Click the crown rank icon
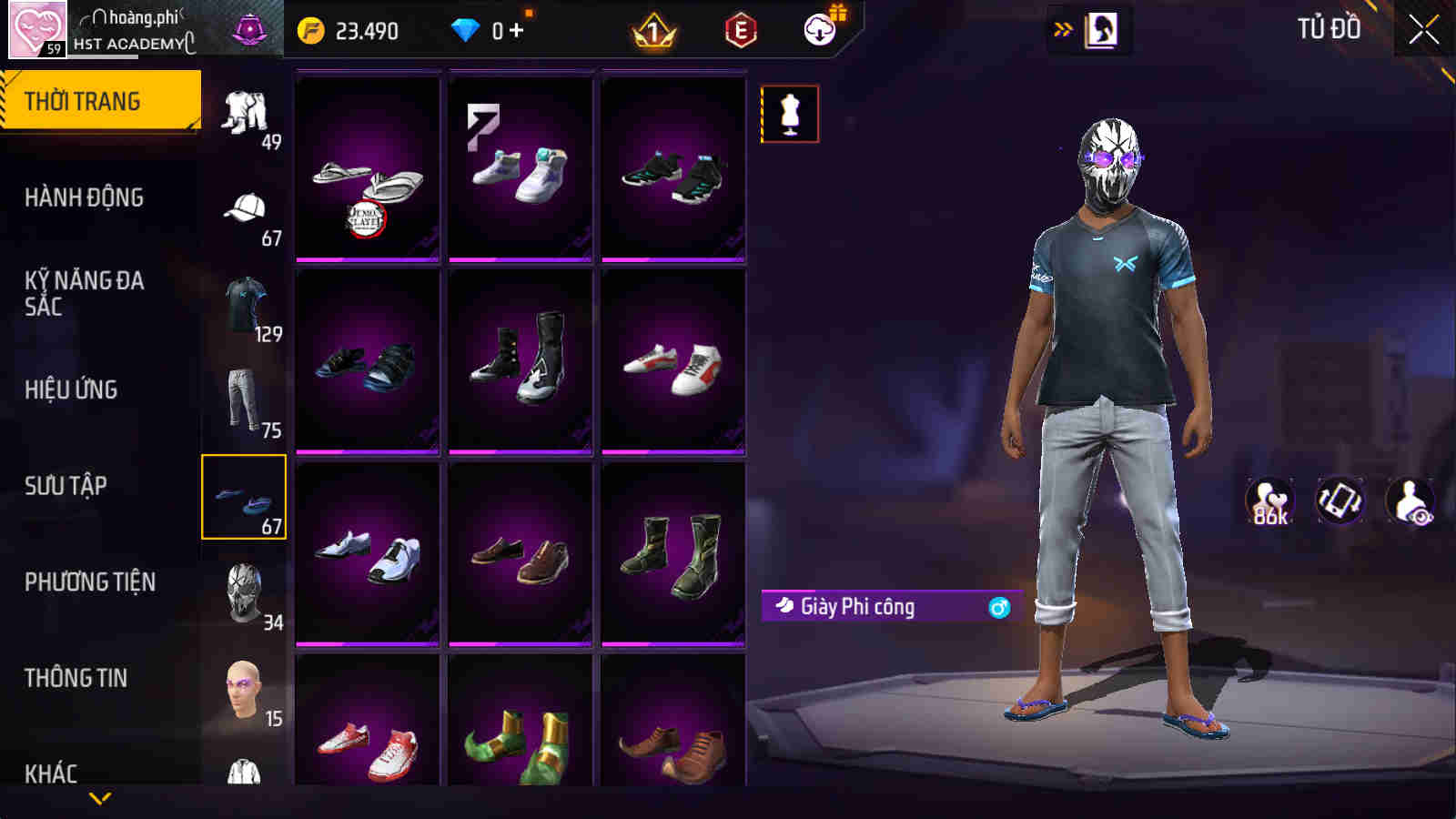 pos(652,29)
